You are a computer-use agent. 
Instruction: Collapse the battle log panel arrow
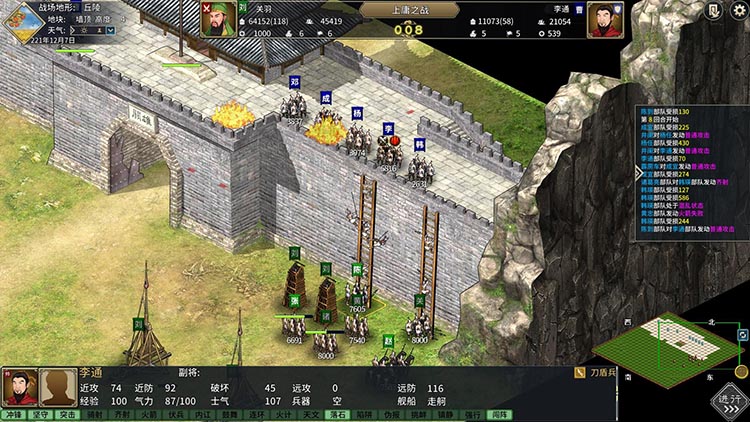click(x=639, y=171)
